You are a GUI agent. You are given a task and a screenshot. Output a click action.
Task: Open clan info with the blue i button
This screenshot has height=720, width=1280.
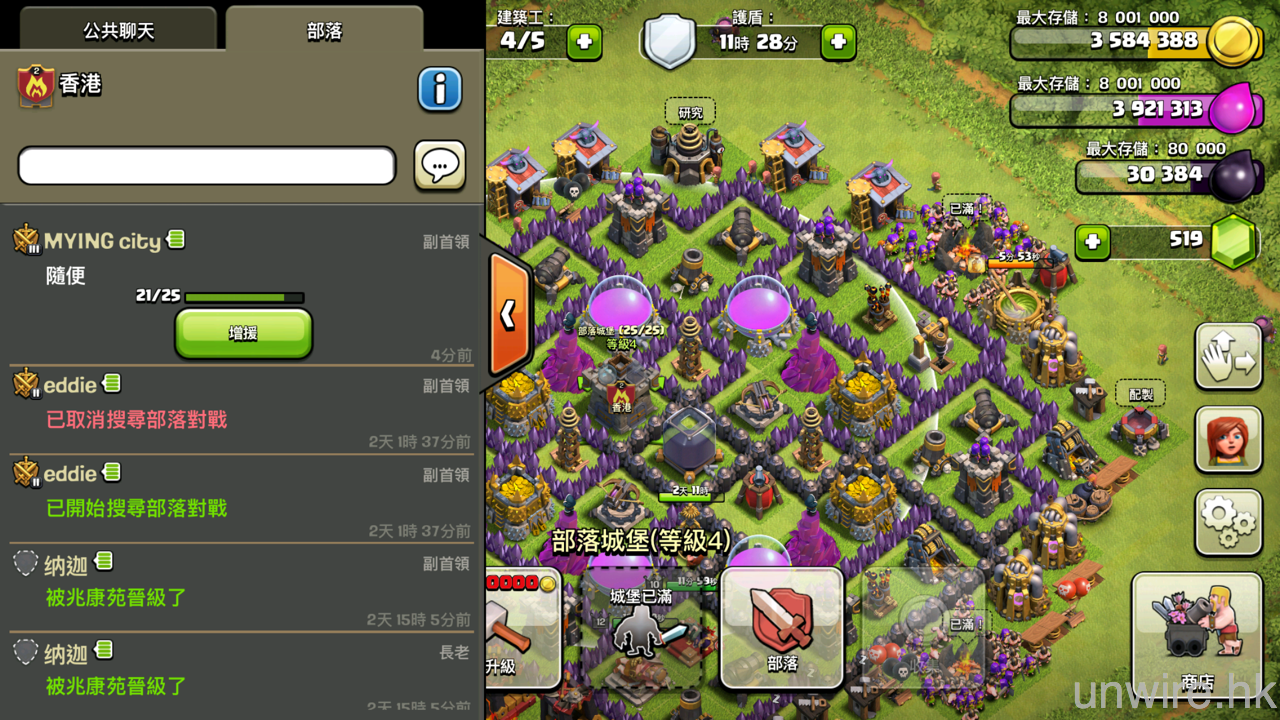(x=440, y=89)
